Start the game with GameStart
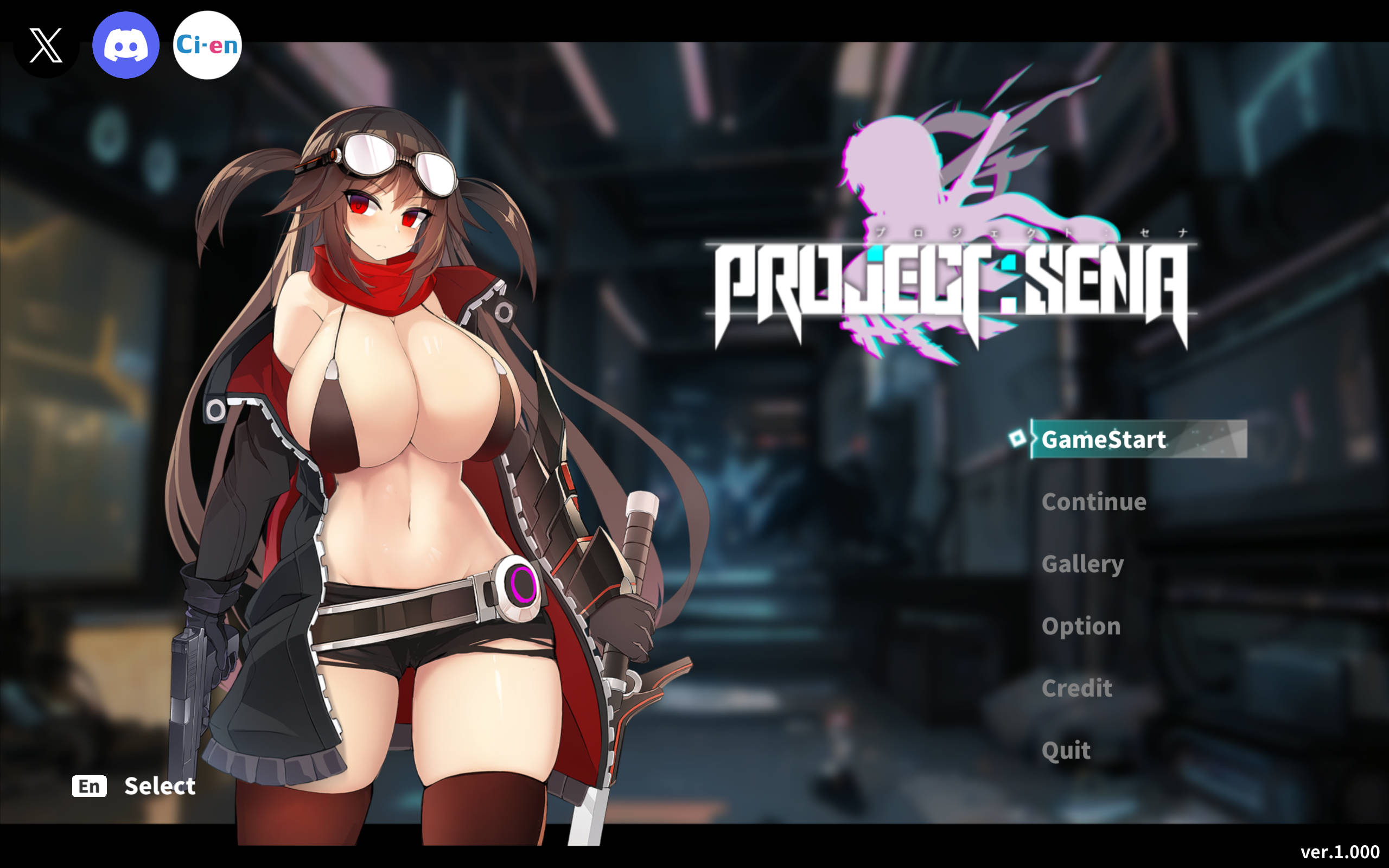 1103,440
